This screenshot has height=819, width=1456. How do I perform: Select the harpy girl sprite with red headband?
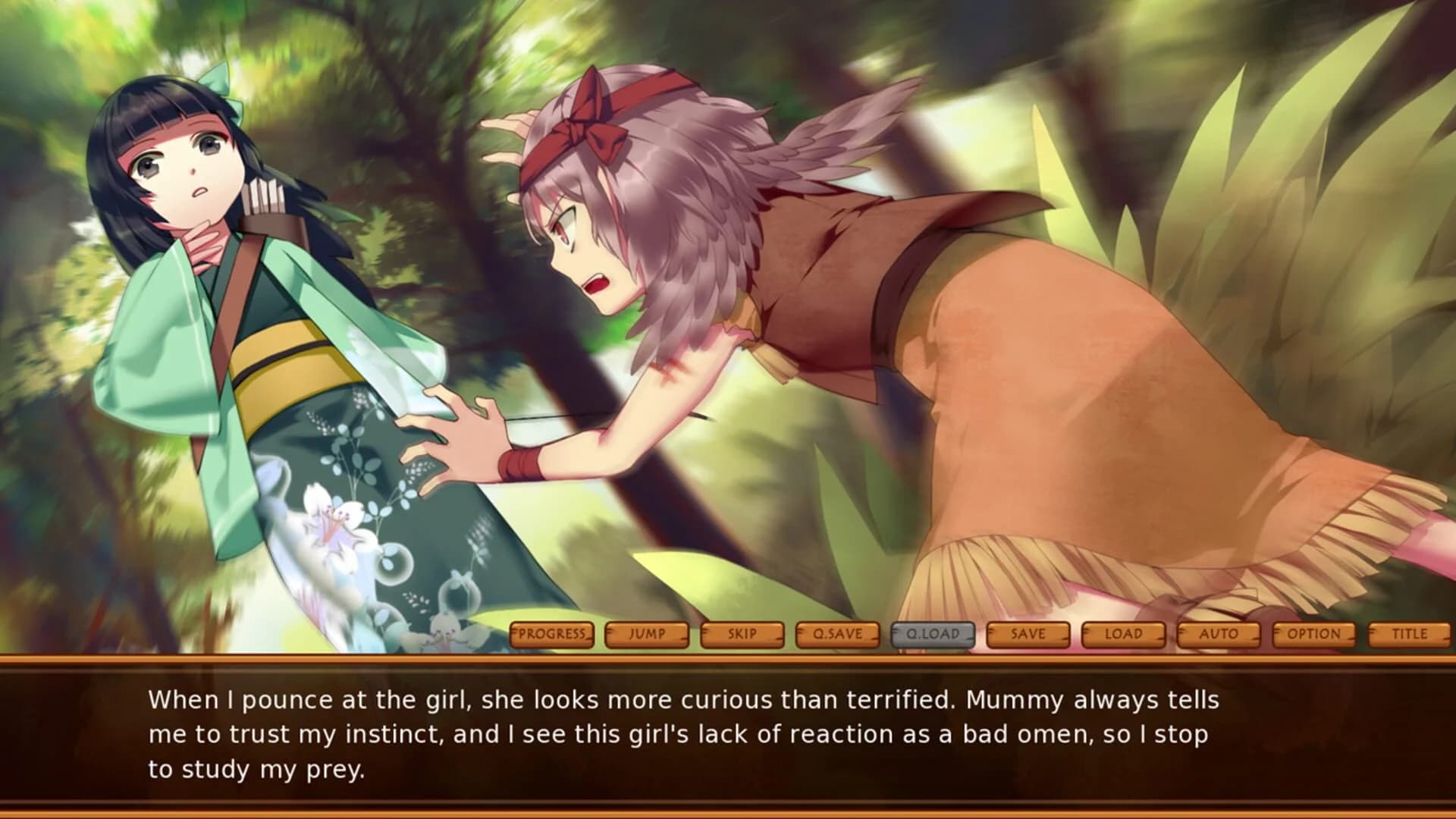pos(758,265)
